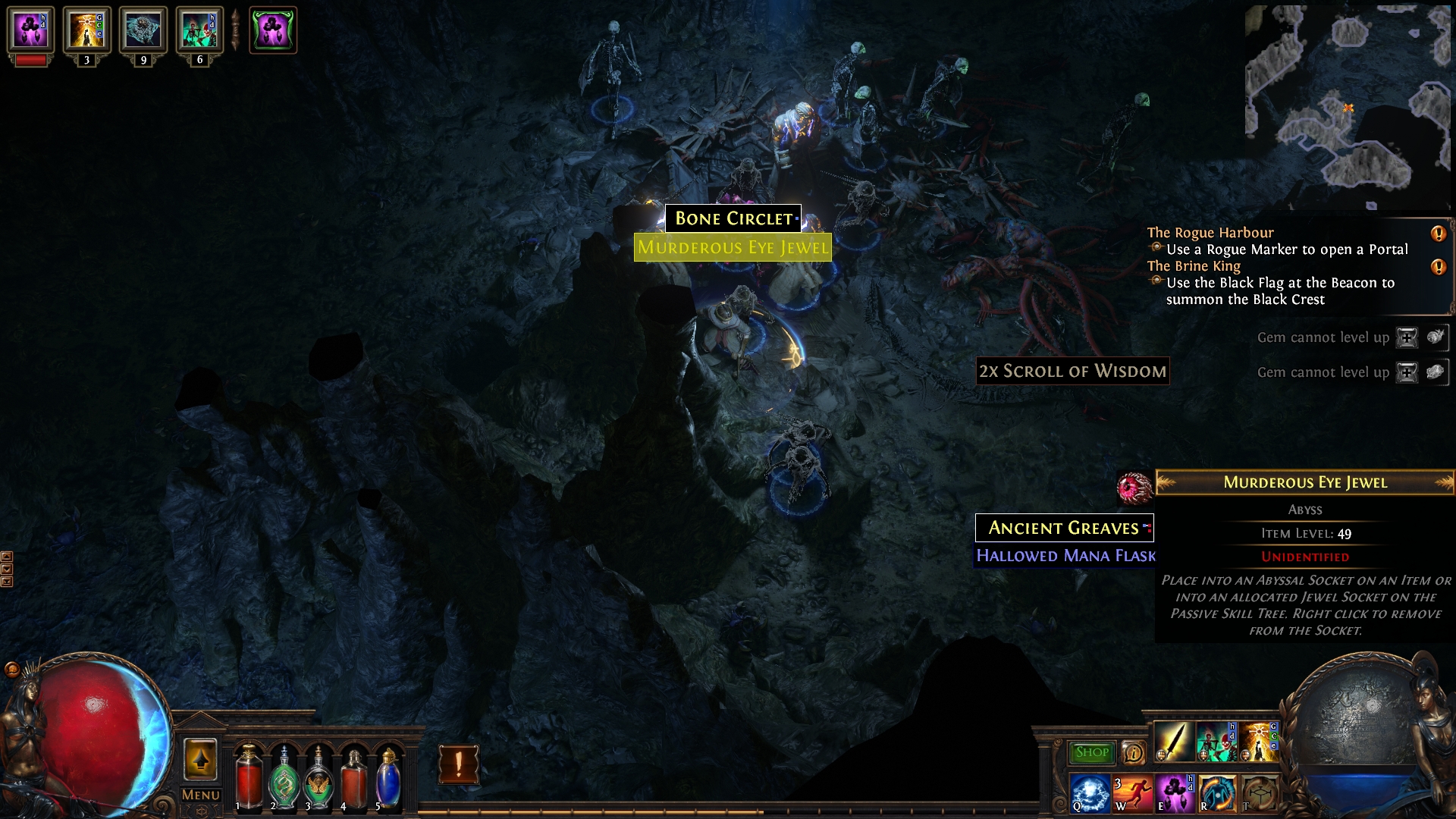Use the green swirl flask in slot 2
The width and height of the screenshot is (1456, 819).
pos(284,777)
